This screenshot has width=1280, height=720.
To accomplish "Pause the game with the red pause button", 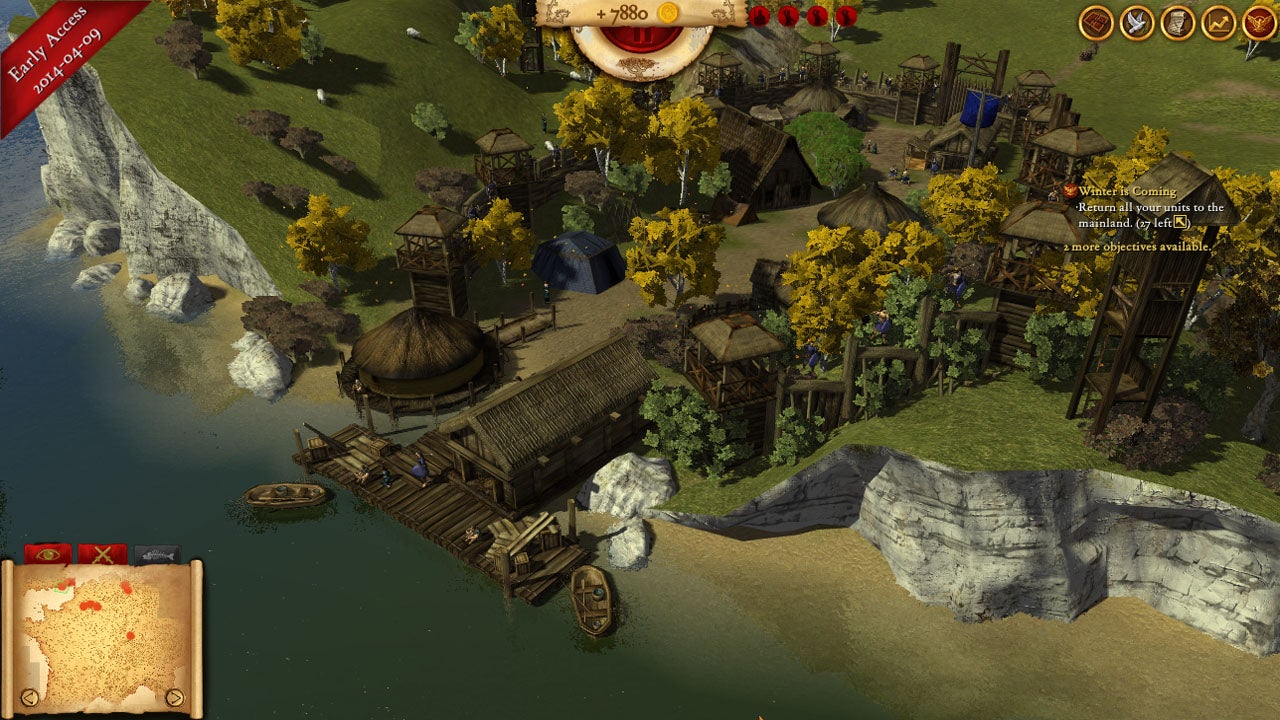I will point(640,39).
